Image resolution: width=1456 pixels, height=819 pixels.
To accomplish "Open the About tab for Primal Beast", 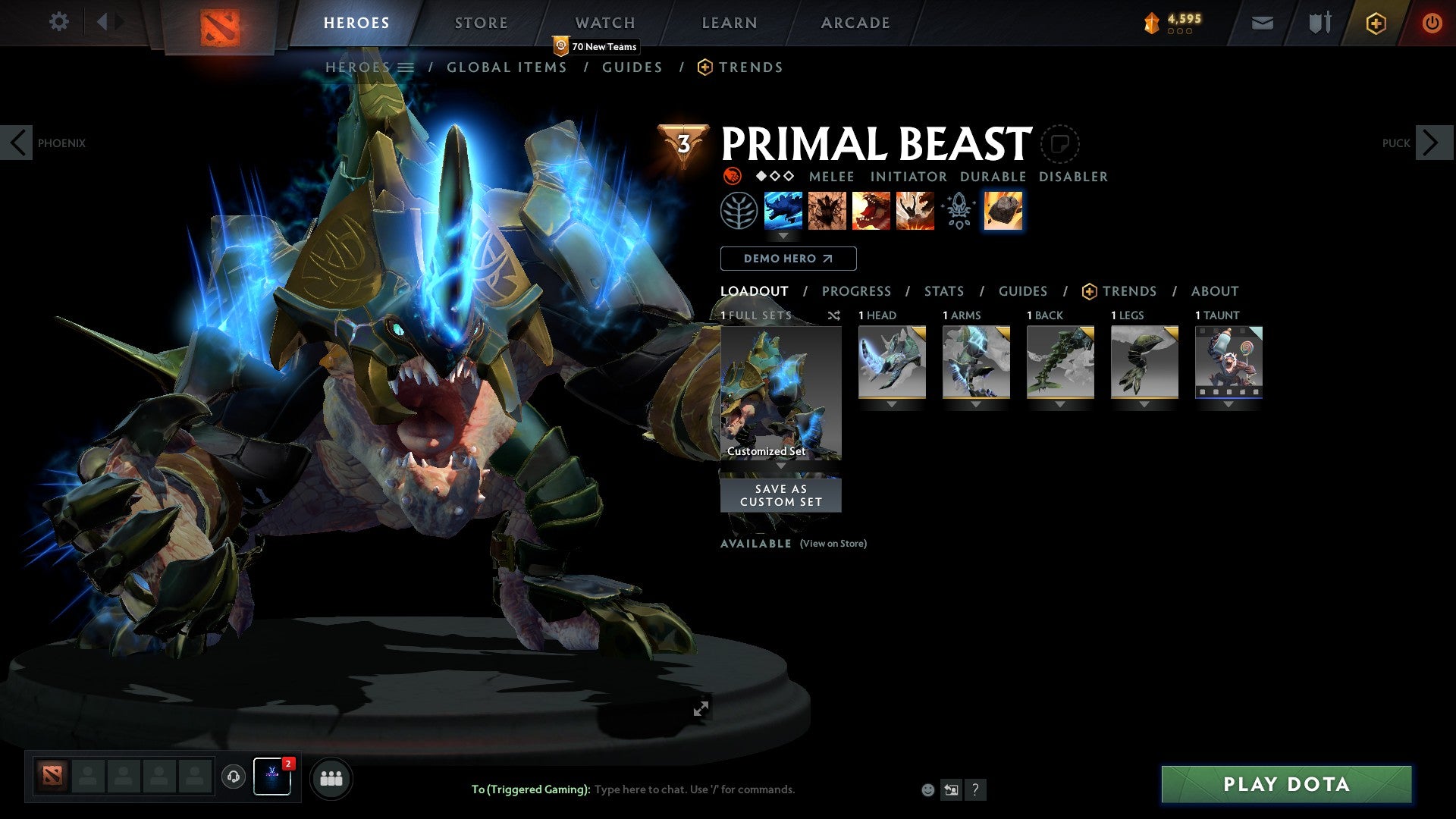I will point(1214,291).
